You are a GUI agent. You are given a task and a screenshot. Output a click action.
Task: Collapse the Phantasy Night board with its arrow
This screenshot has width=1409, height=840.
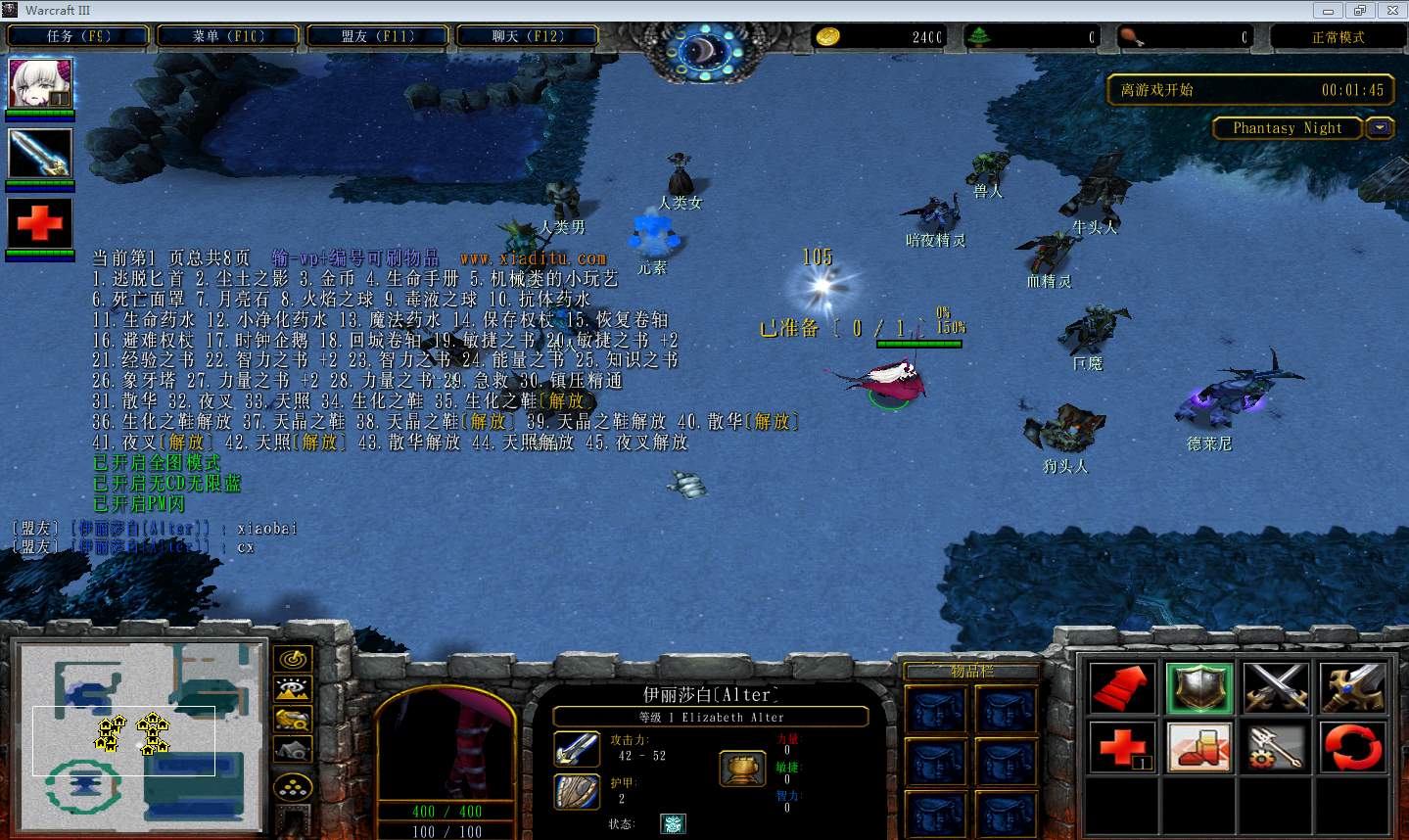tap(1380, 128)
